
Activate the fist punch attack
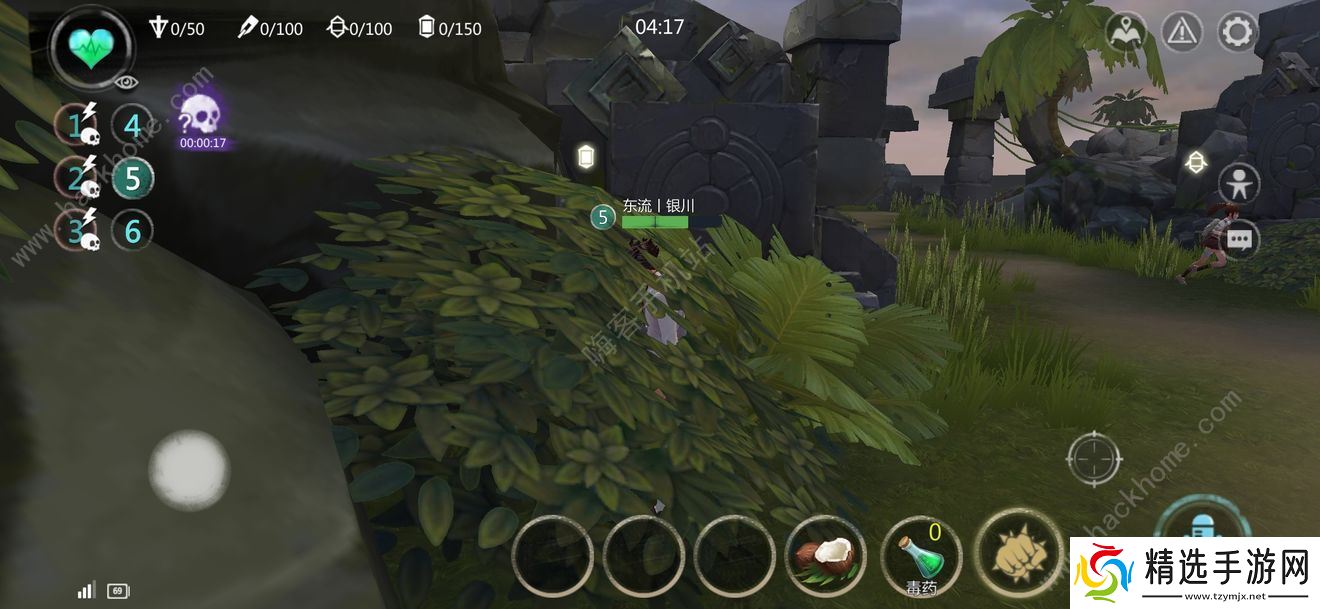click(1017, 552)
